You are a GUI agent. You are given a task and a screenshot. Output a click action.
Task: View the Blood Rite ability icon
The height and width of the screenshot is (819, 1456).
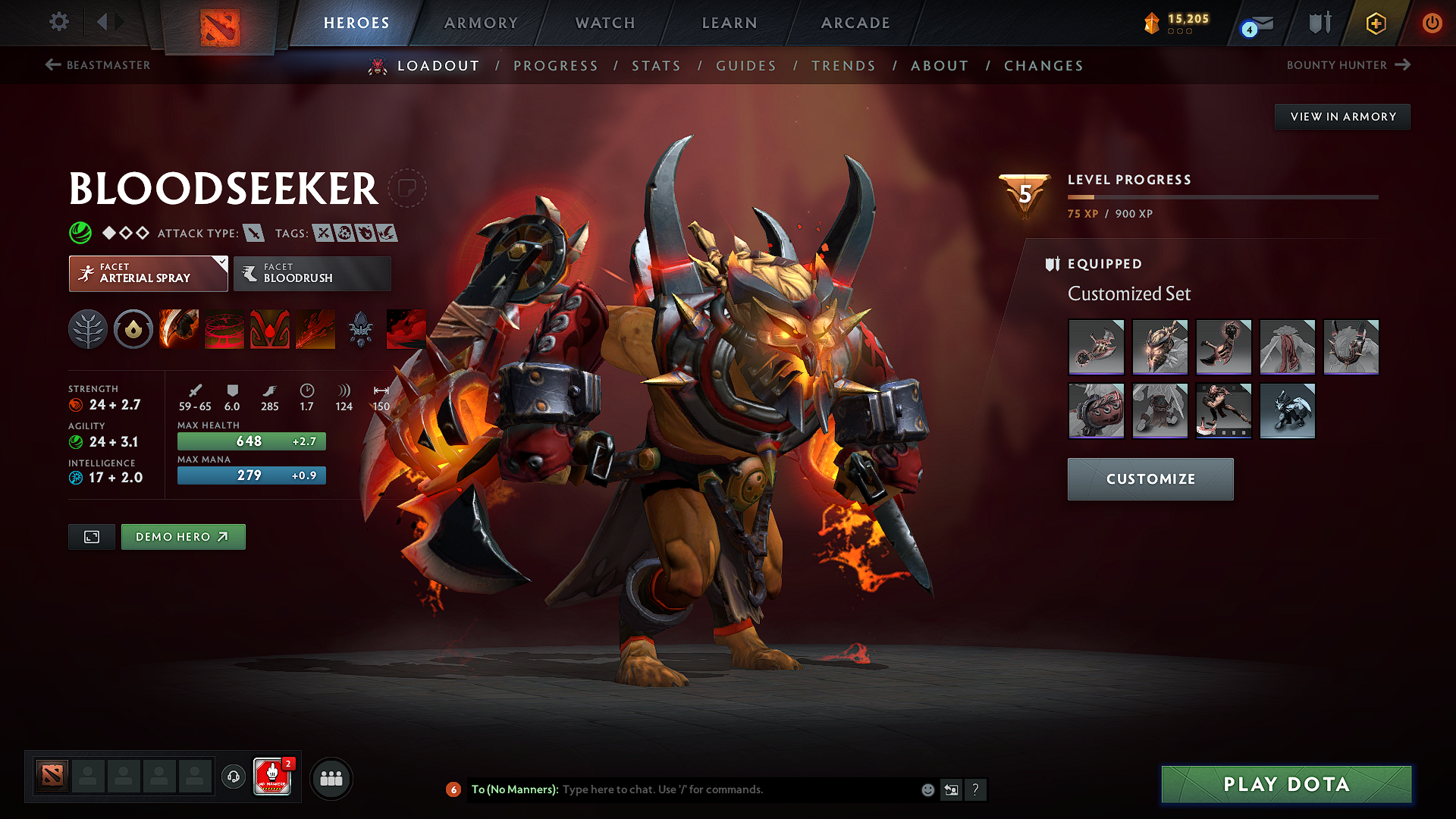[x=224, y=328]
